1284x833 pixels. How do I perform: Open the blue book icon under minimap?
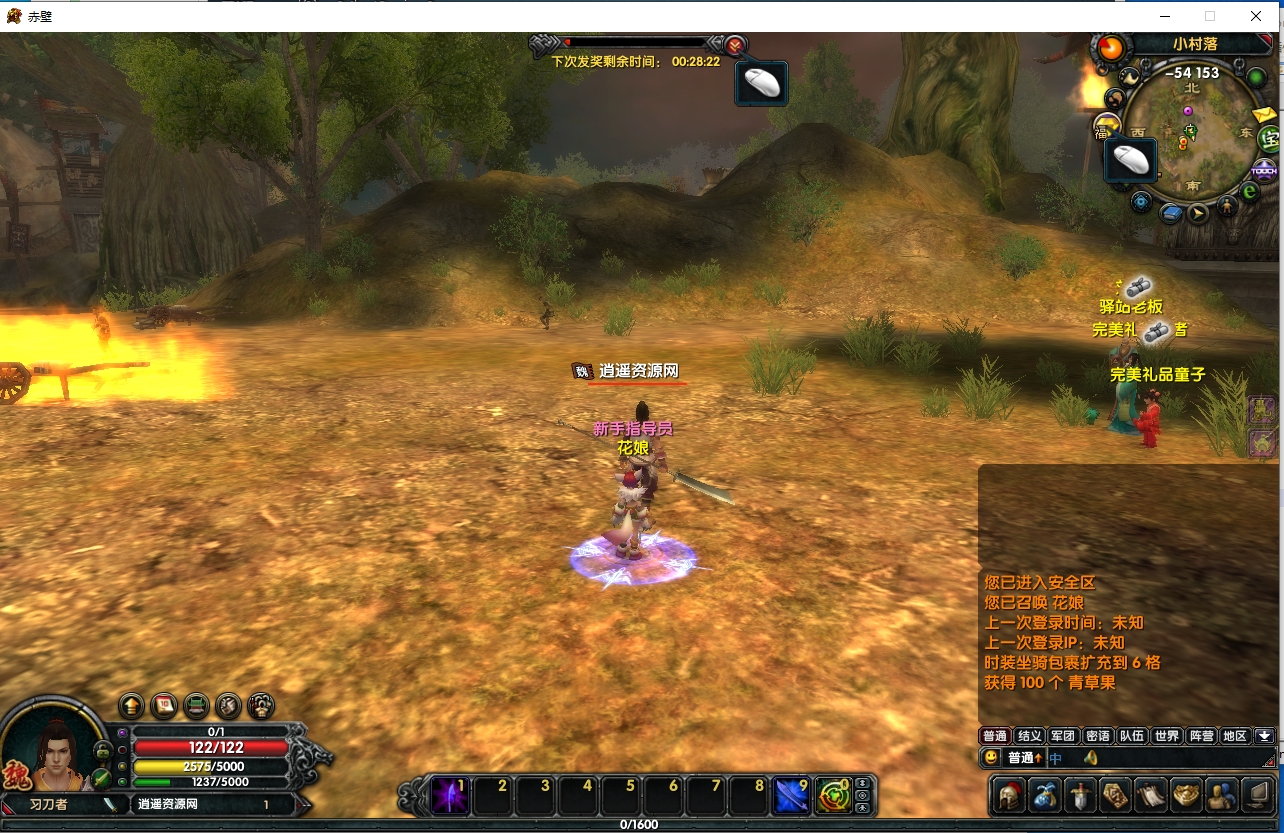(x=1169, y=212)
